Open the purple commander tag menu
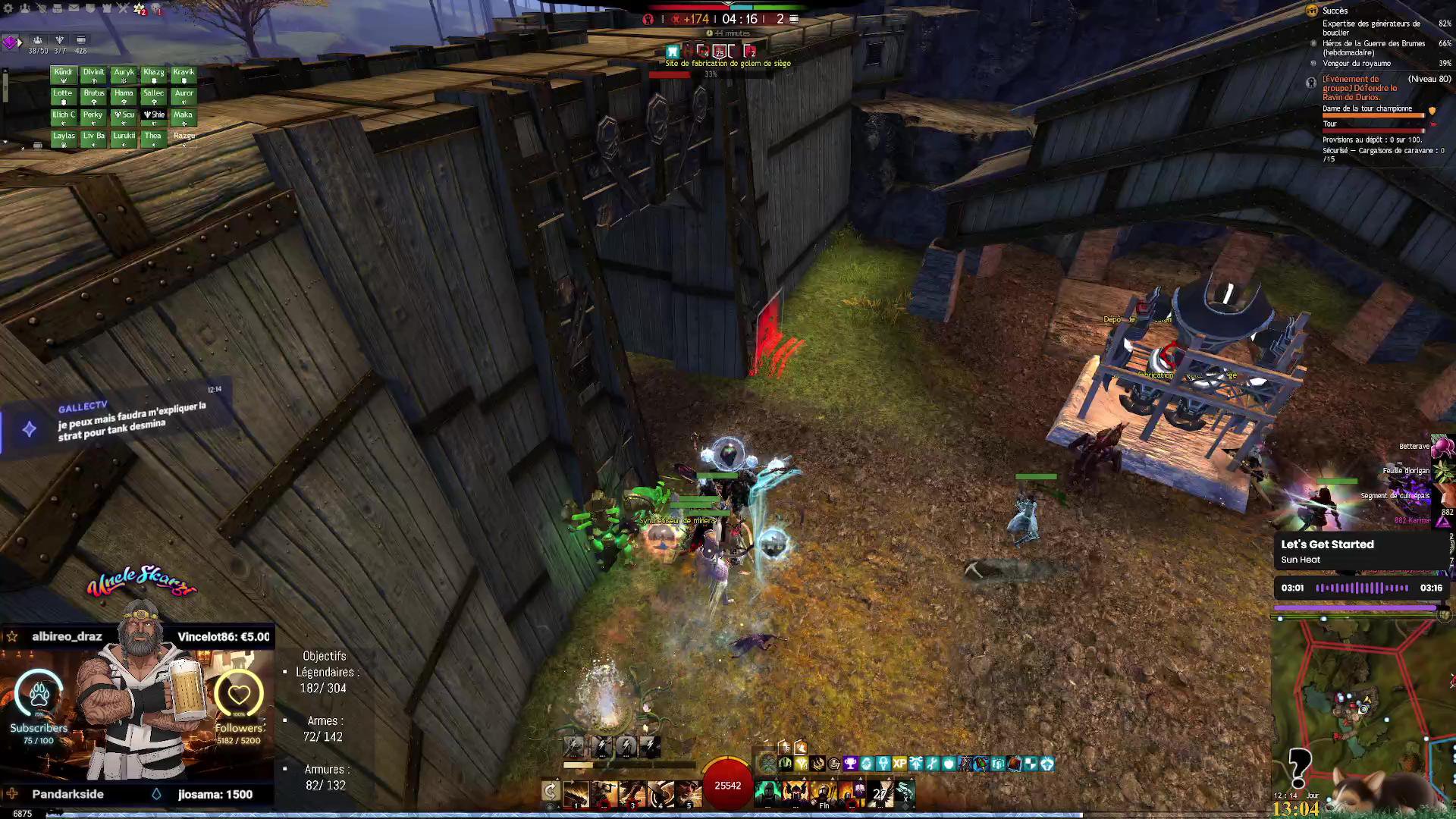The width and height of the screenshot is (1456, 819). (x=10, y=42)
